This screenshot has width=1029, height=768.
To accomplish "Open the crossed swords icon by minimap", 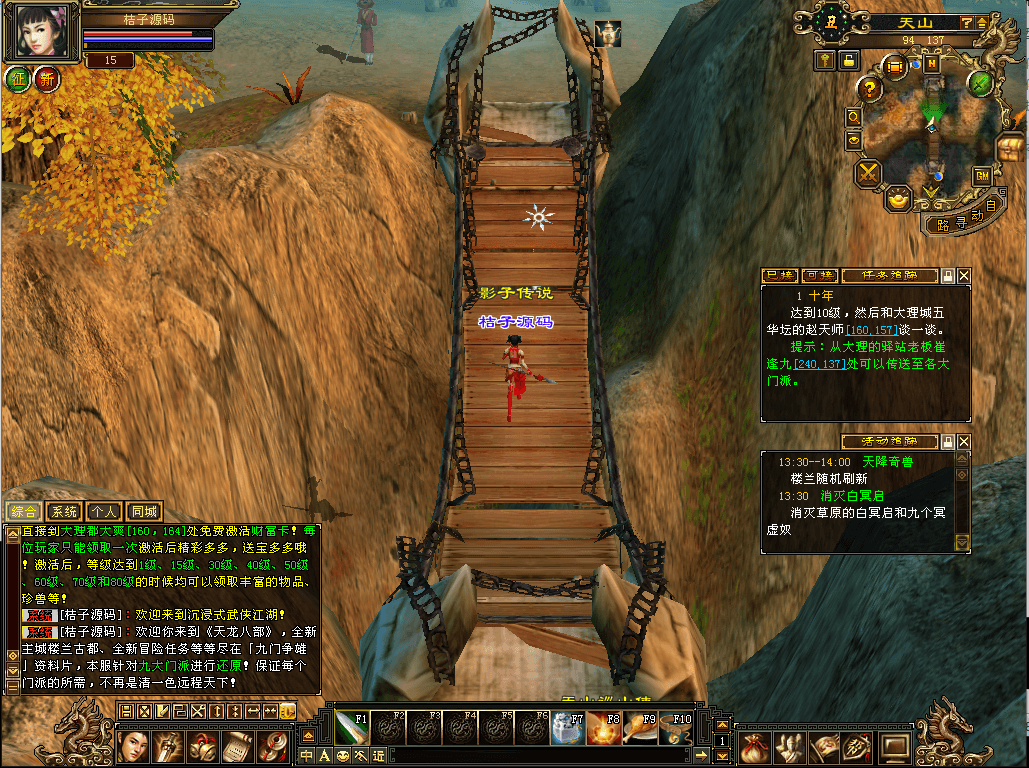I will (867, 173).
